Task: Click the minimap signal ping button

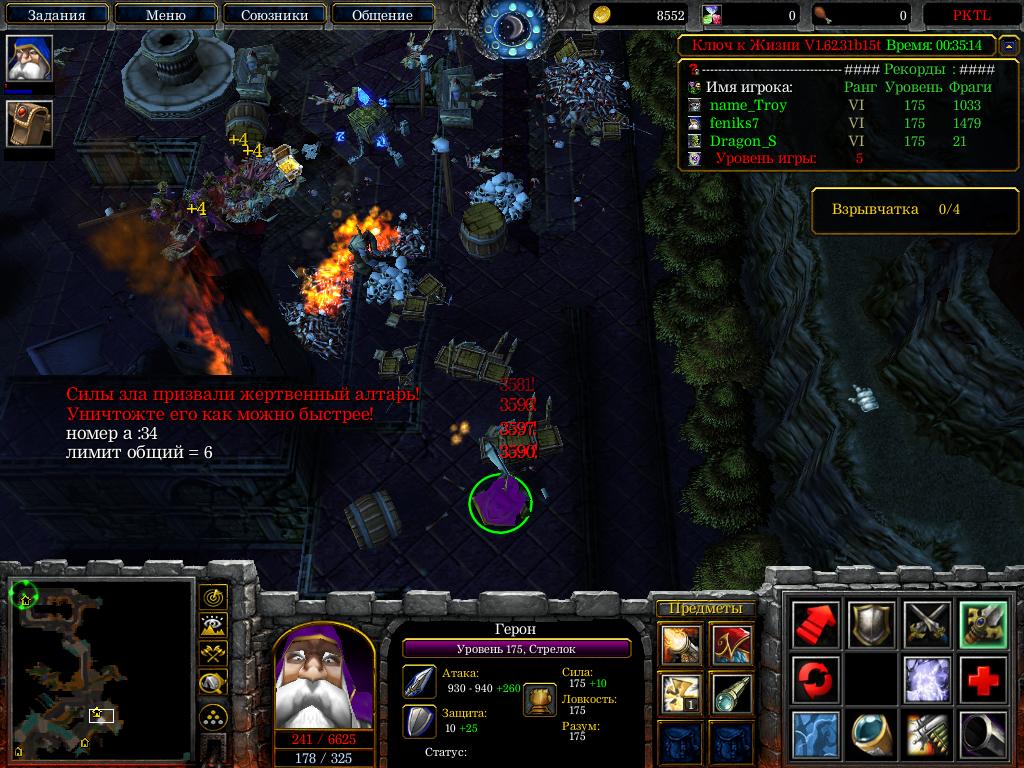Action: pyautogui.click(x=213, y=598)
